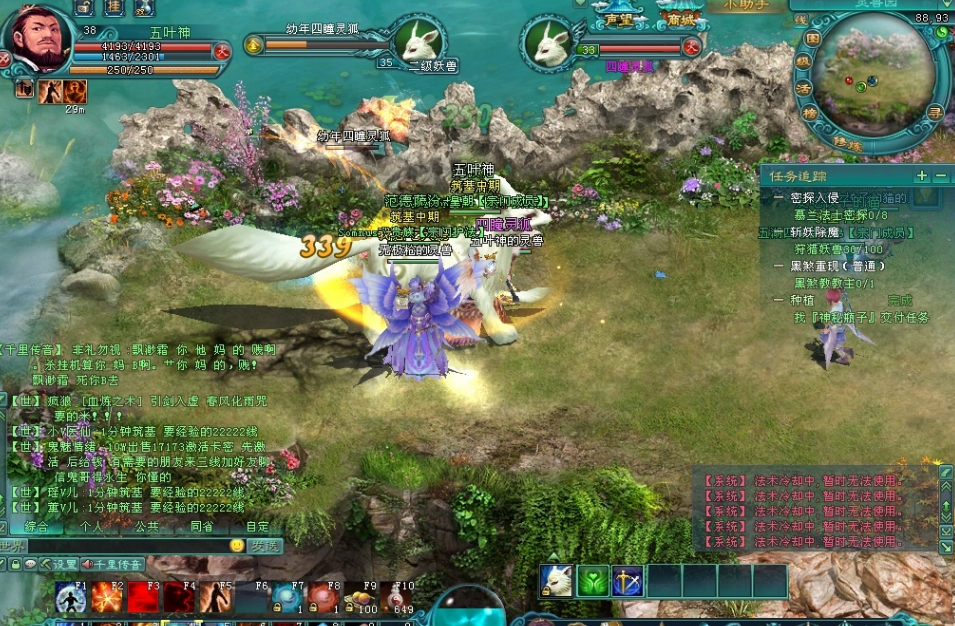Activate 千里传音 broadcast button
This screenshot has height=626, width=955.
pyautogui.click(x=113, y=564)
